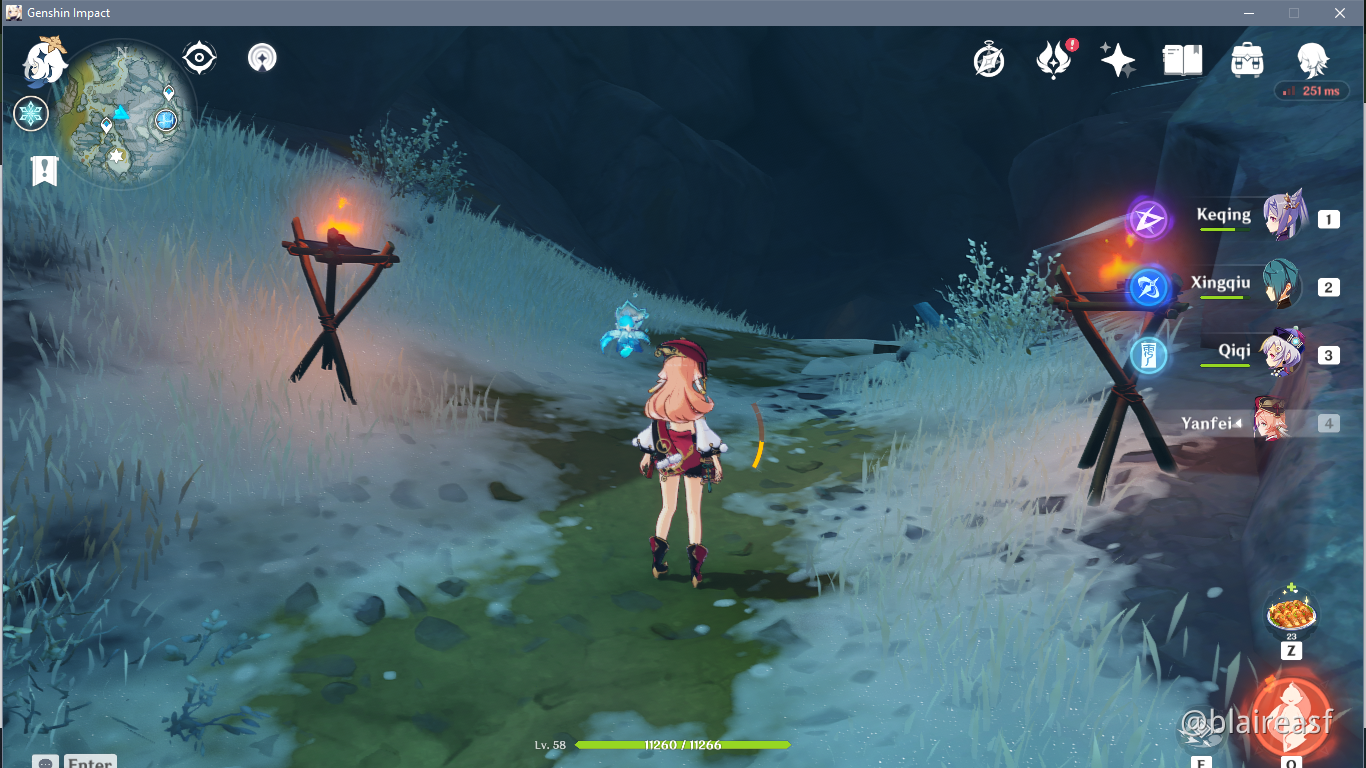Open the quest navigation book icon
Screen dimensions: 1366x768
(x=44, y=171)
